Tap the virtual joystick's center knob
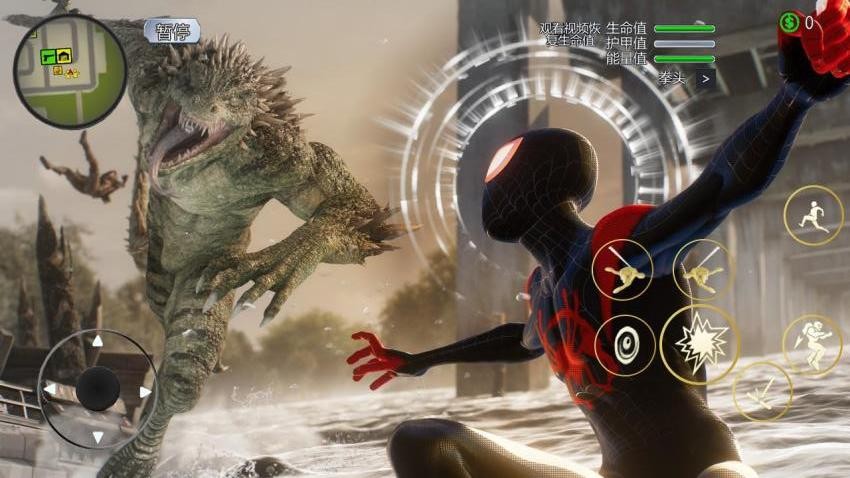Viewport: 850px width, 478px height. pyautogui.click(x=98, y=388)
